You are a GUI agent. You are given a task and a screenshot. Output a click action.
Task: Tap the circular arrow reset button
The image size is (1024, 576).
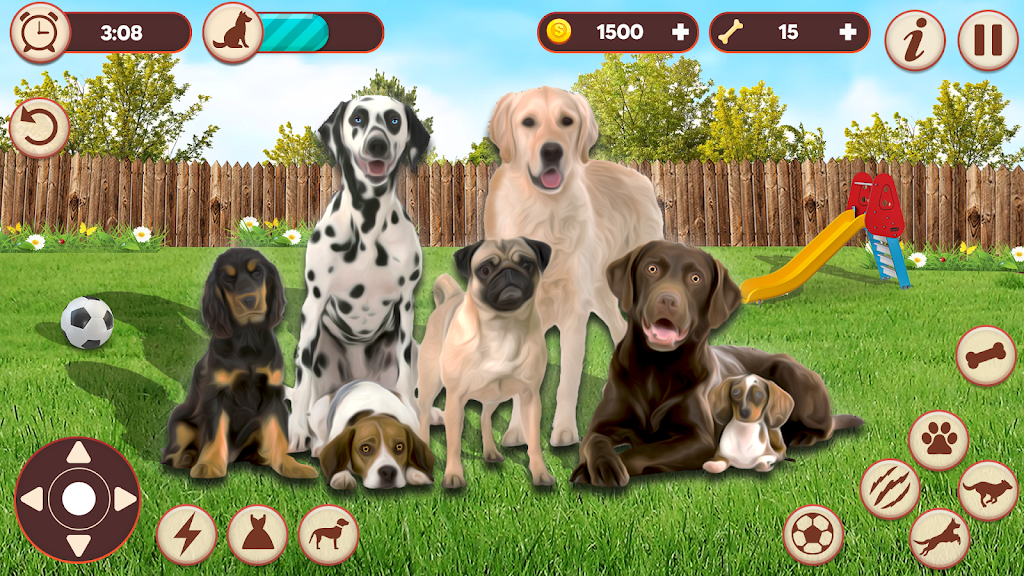coord(39,128)
